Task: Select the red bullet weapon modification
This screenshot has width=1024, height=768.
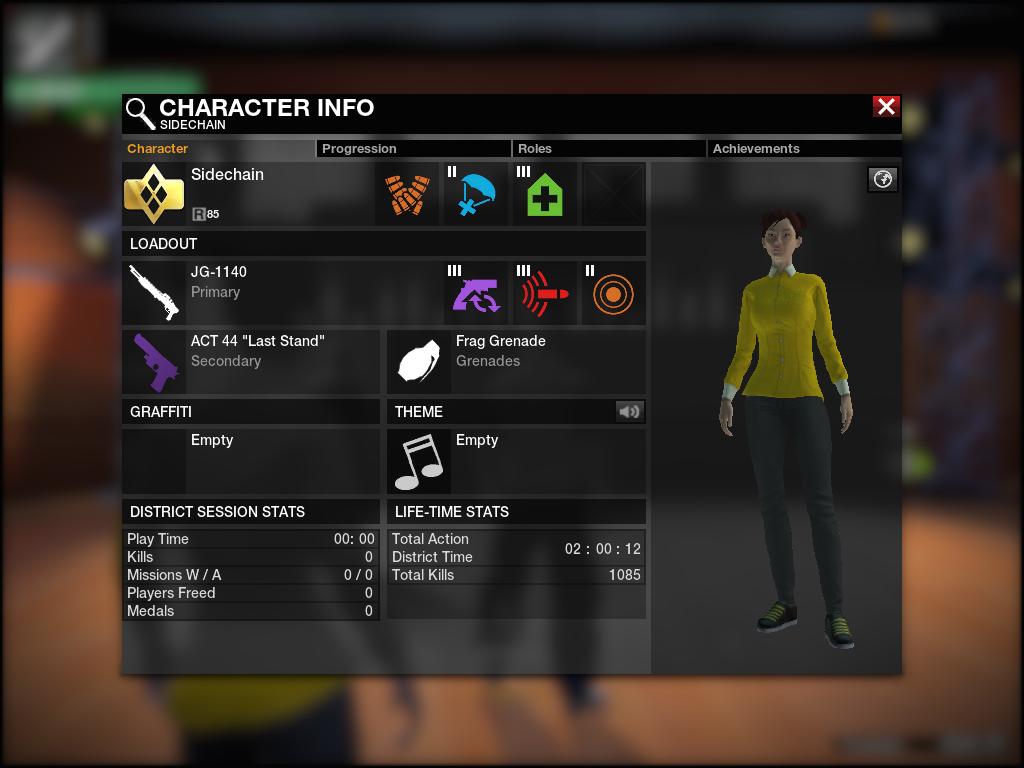Action: pyautogui.click(x=545, y=293)
